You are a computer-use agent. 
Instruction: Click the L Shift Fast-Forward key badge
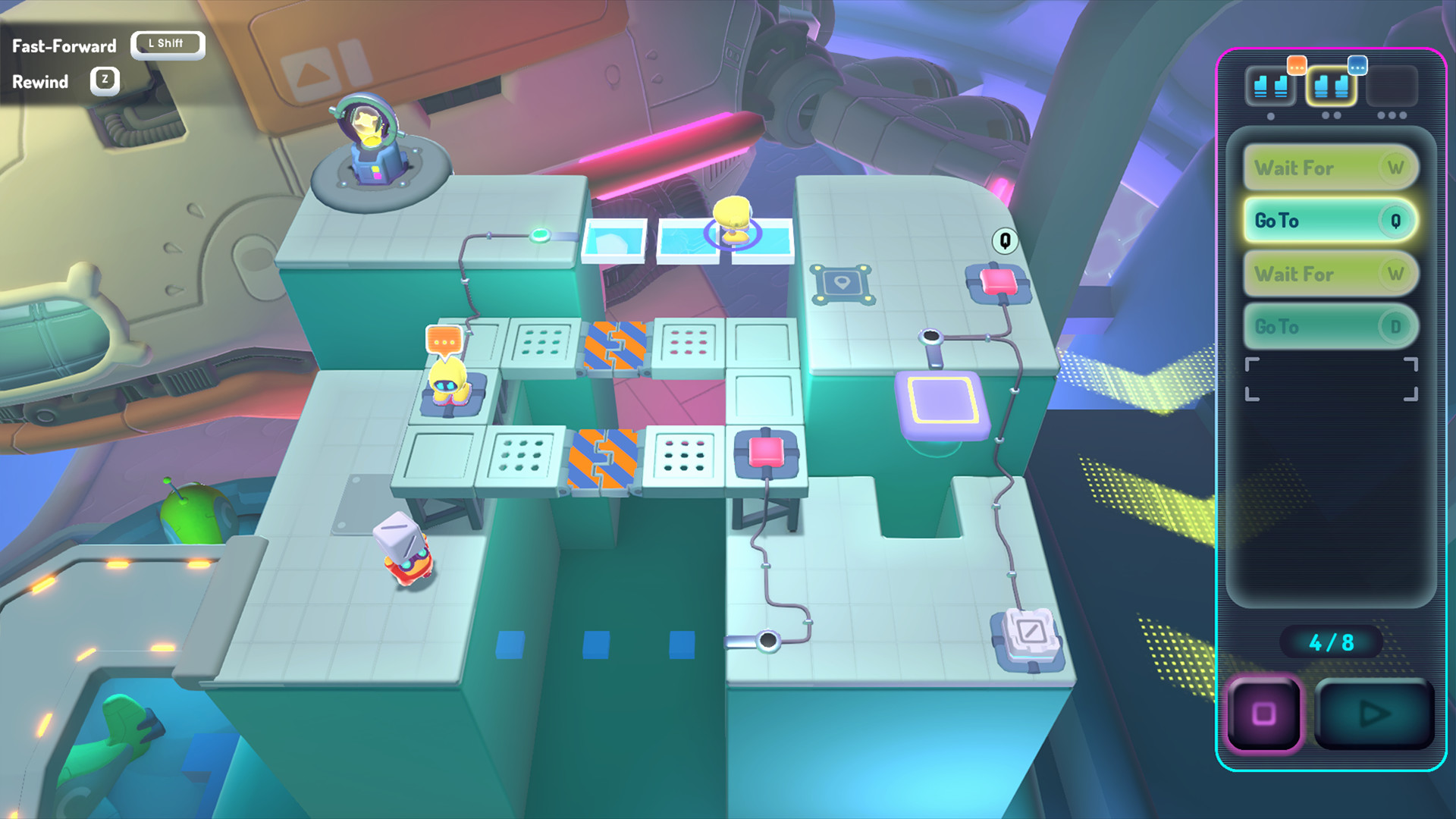168,44
